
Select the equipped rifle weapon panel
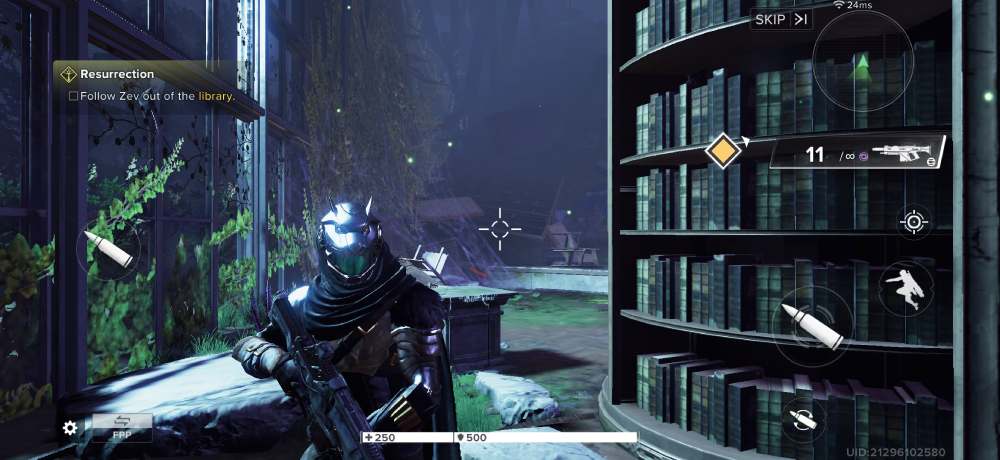coord(860,155)
